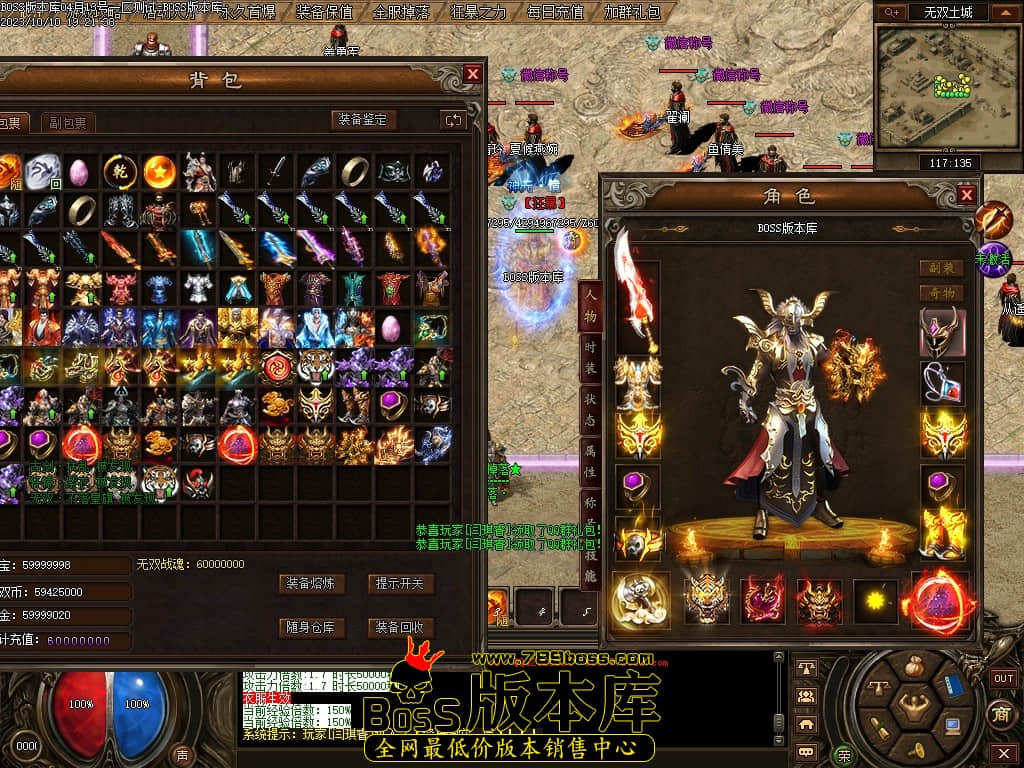Open the 奇物 button in character panel
1024x768 pixels.
coord(941,293)
